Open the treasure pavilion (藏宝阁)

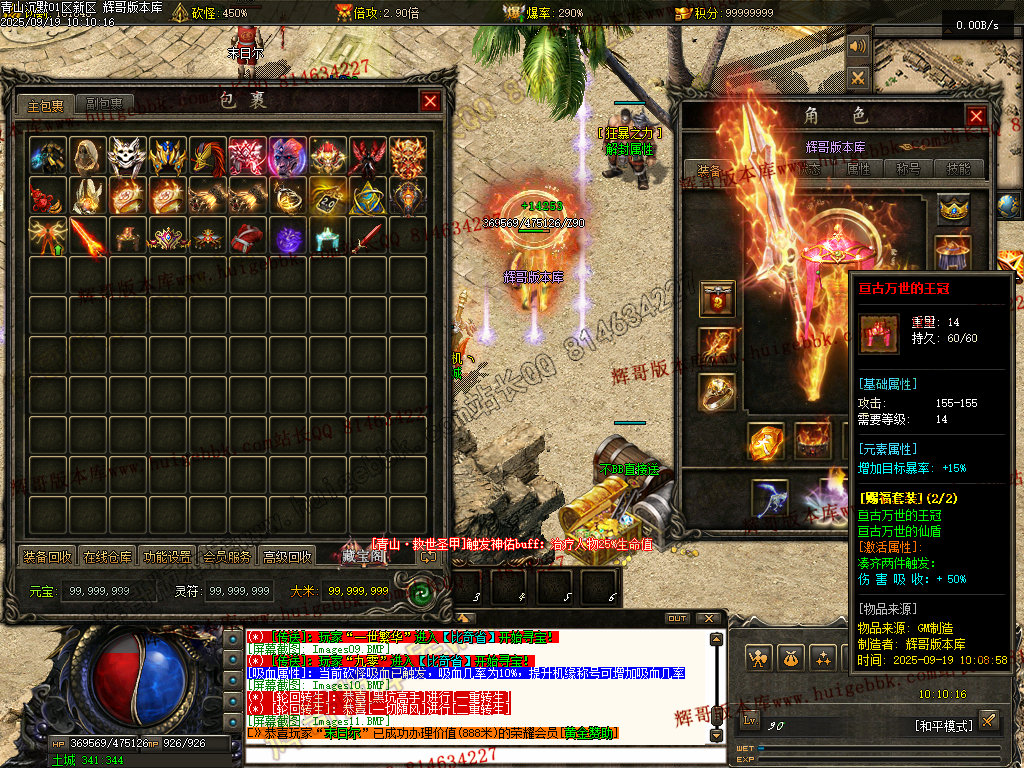click(x=362, y=555)
